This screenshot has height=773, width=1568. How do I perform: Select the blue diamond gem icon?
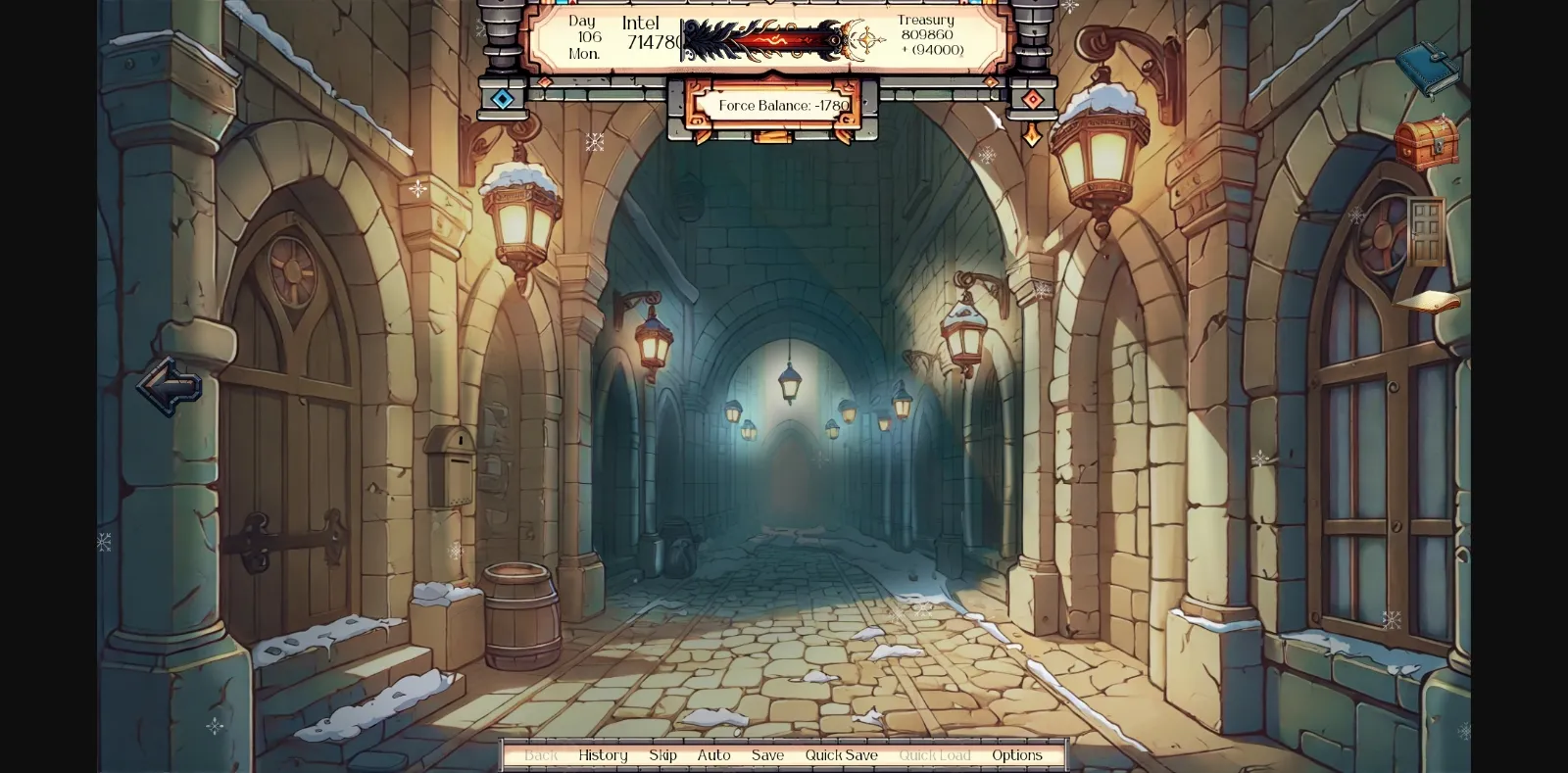click(504, 97)
